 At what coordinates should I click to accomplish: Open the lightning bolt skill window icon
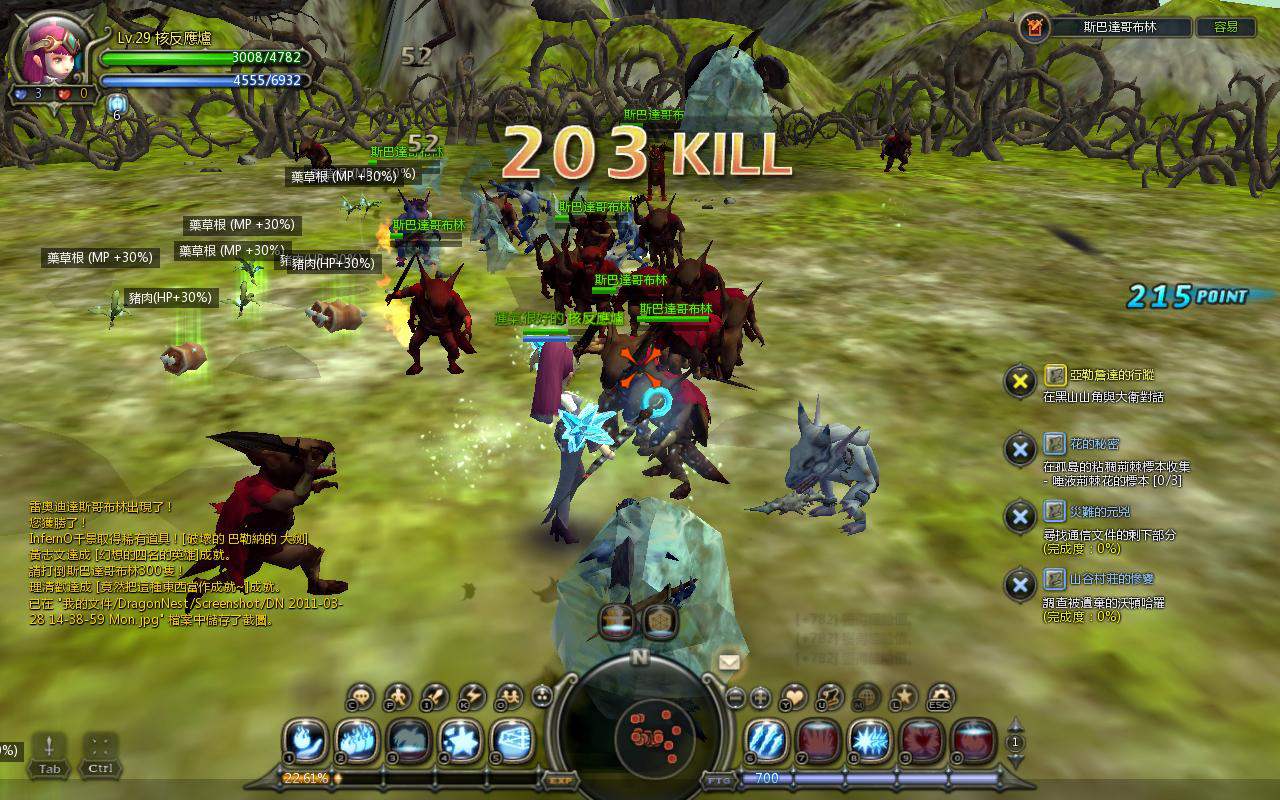click(471, 696)
